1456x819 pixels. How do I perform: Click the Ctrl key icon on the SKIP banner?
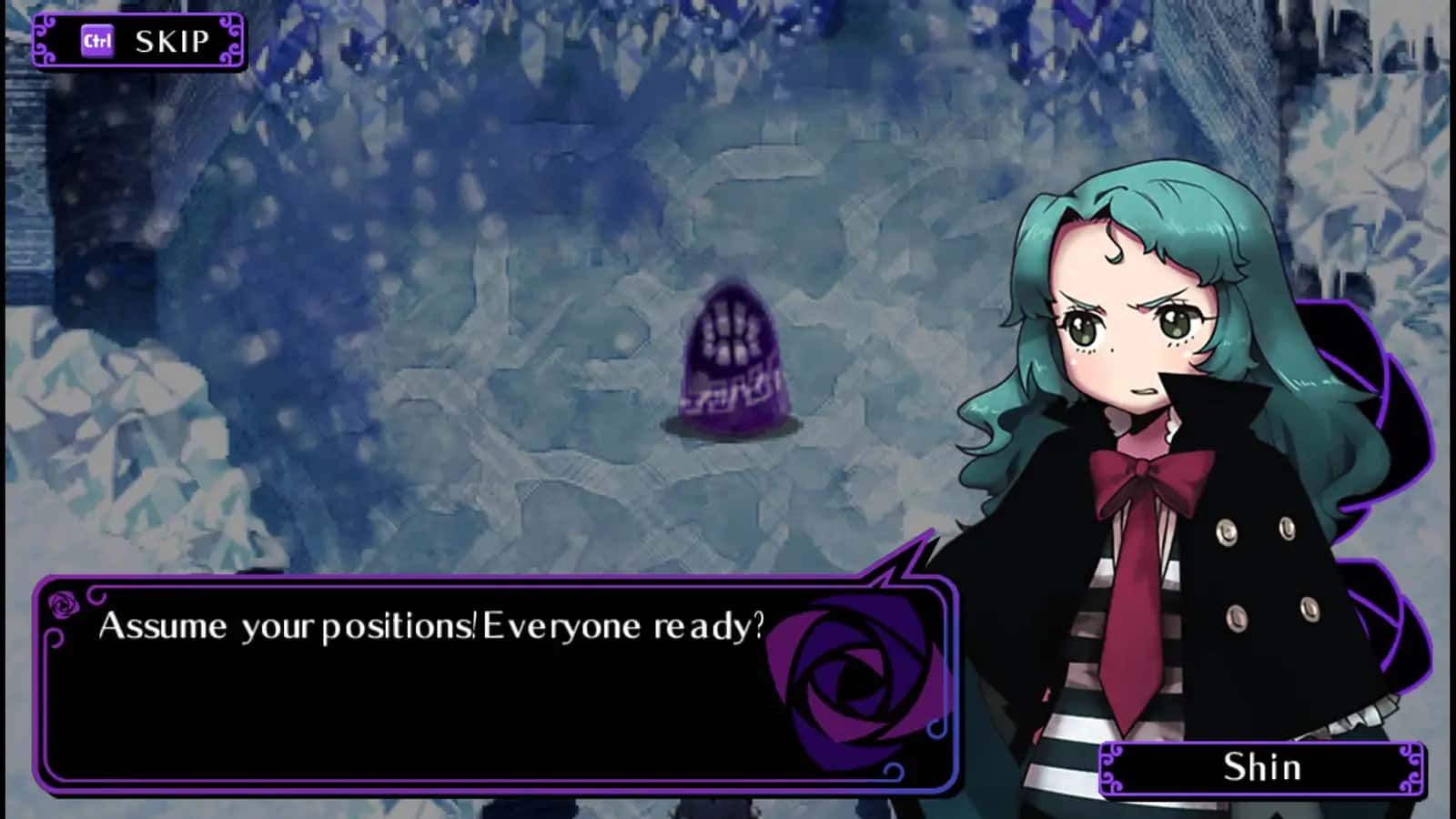[x=98, y=39]
